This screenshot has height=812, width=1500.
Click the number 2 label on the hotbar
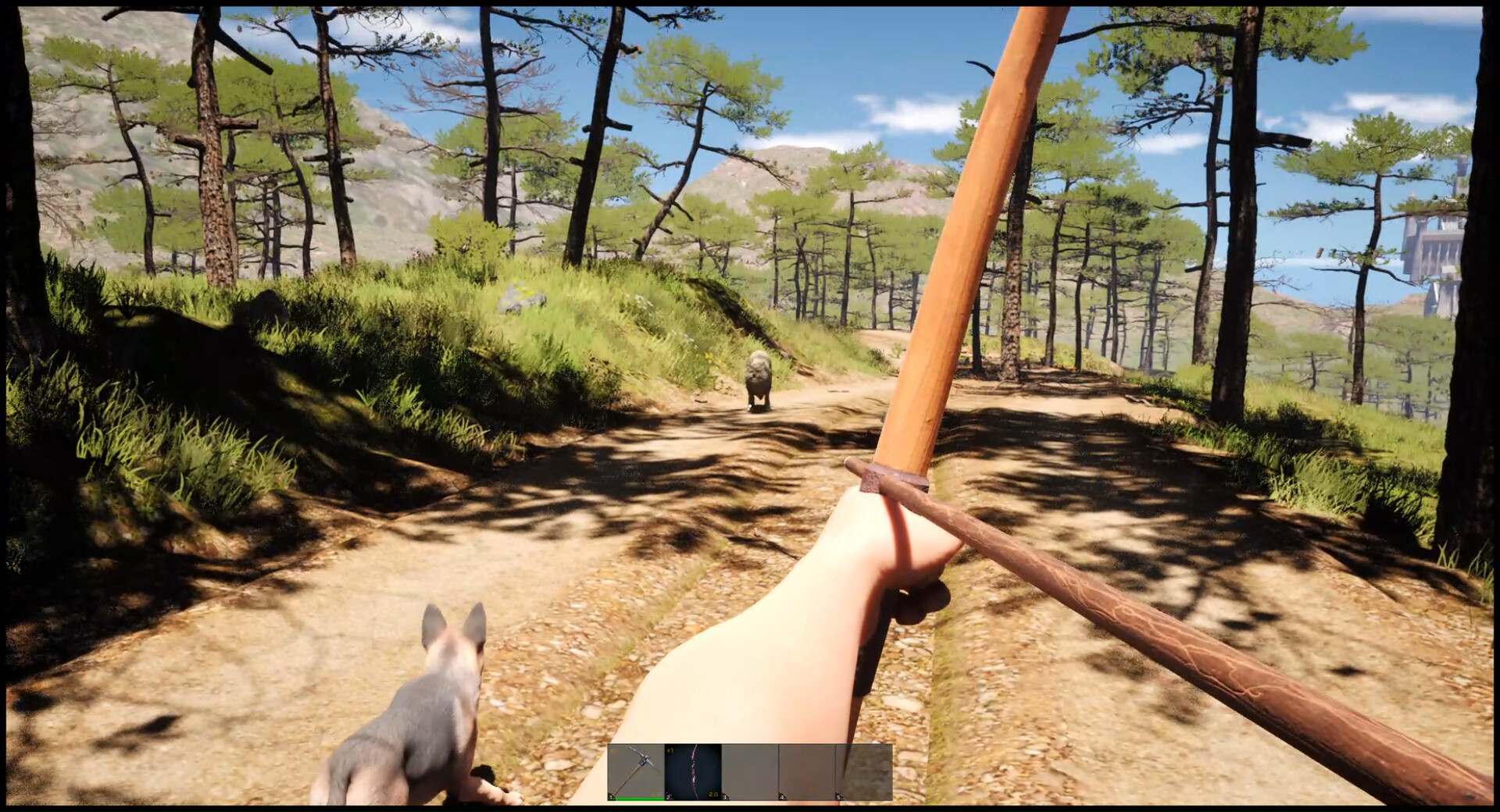point(670,798)
